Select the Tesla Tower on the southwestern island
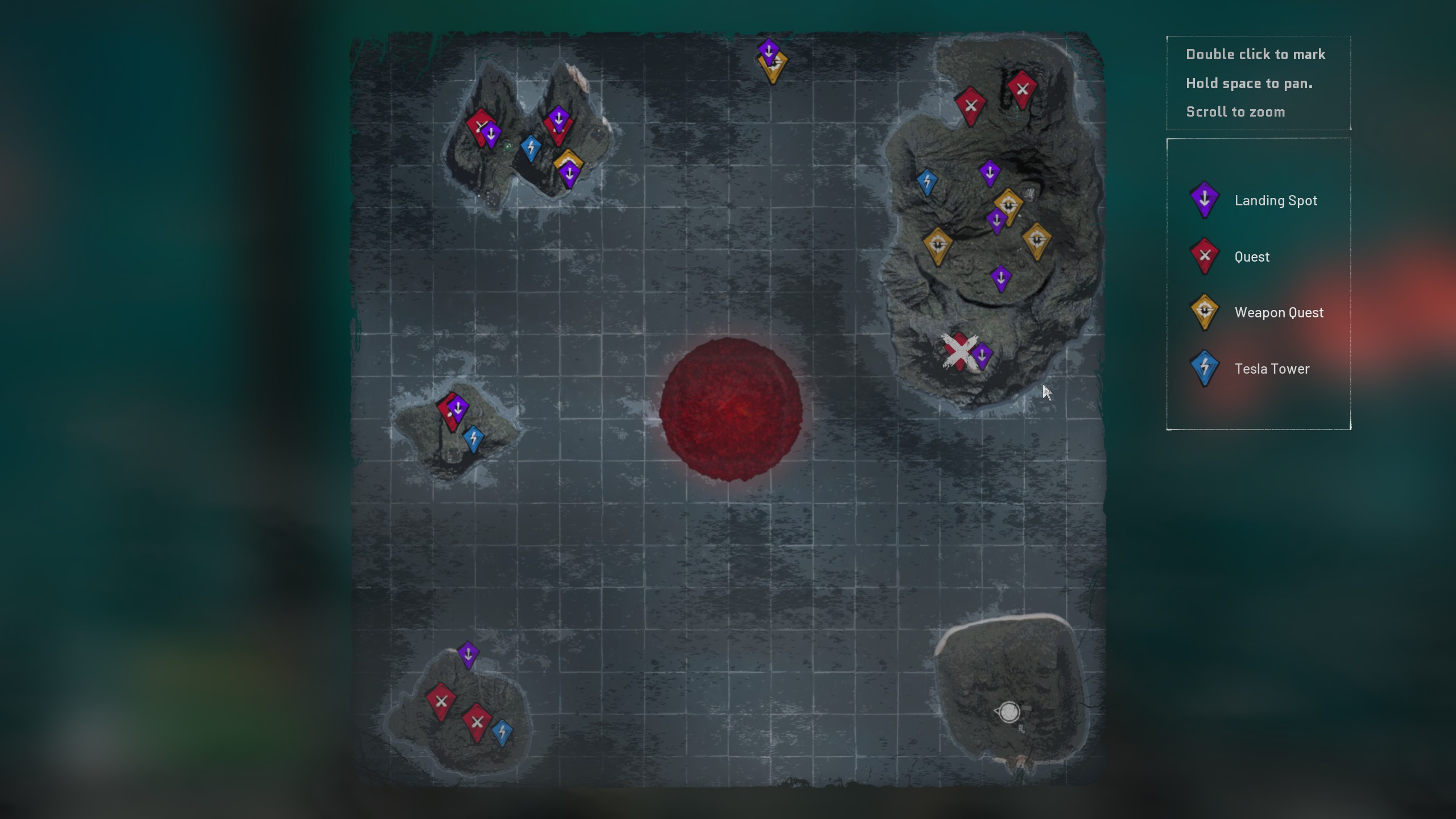 coord(502,732)
